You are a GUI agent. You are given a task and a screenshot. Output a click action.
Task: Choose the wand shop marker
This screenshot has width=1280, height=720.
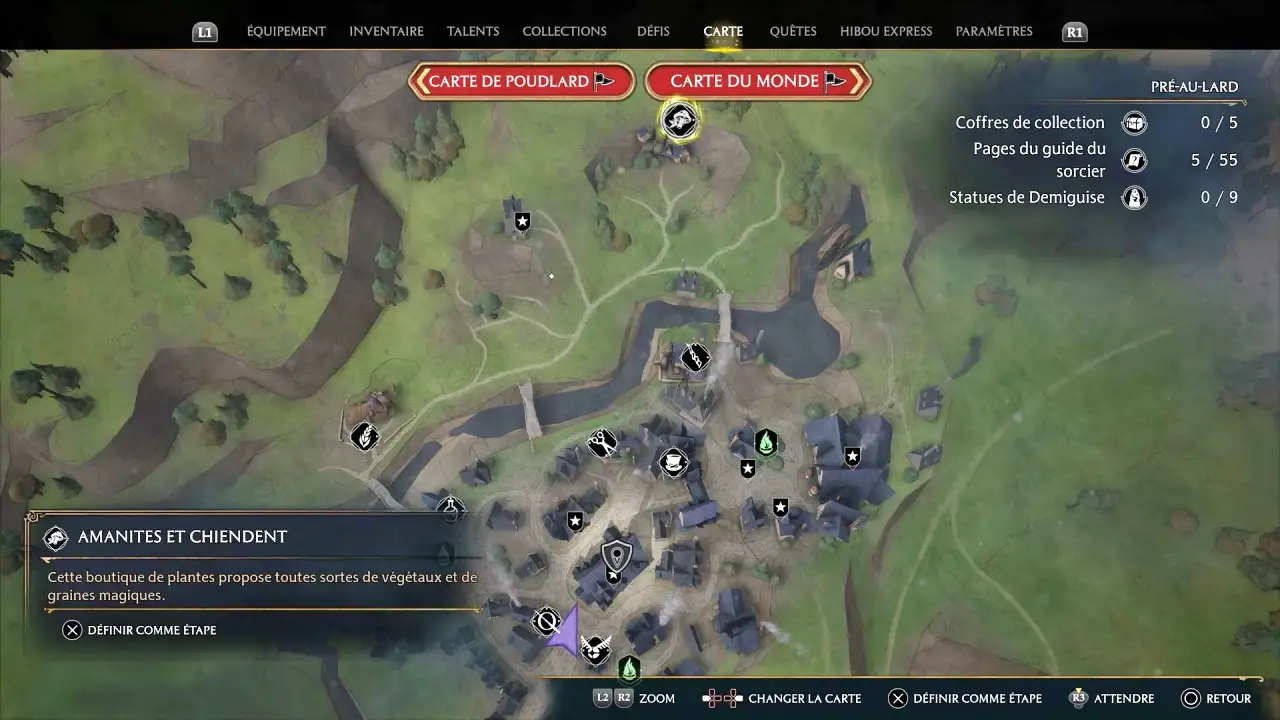695,357
